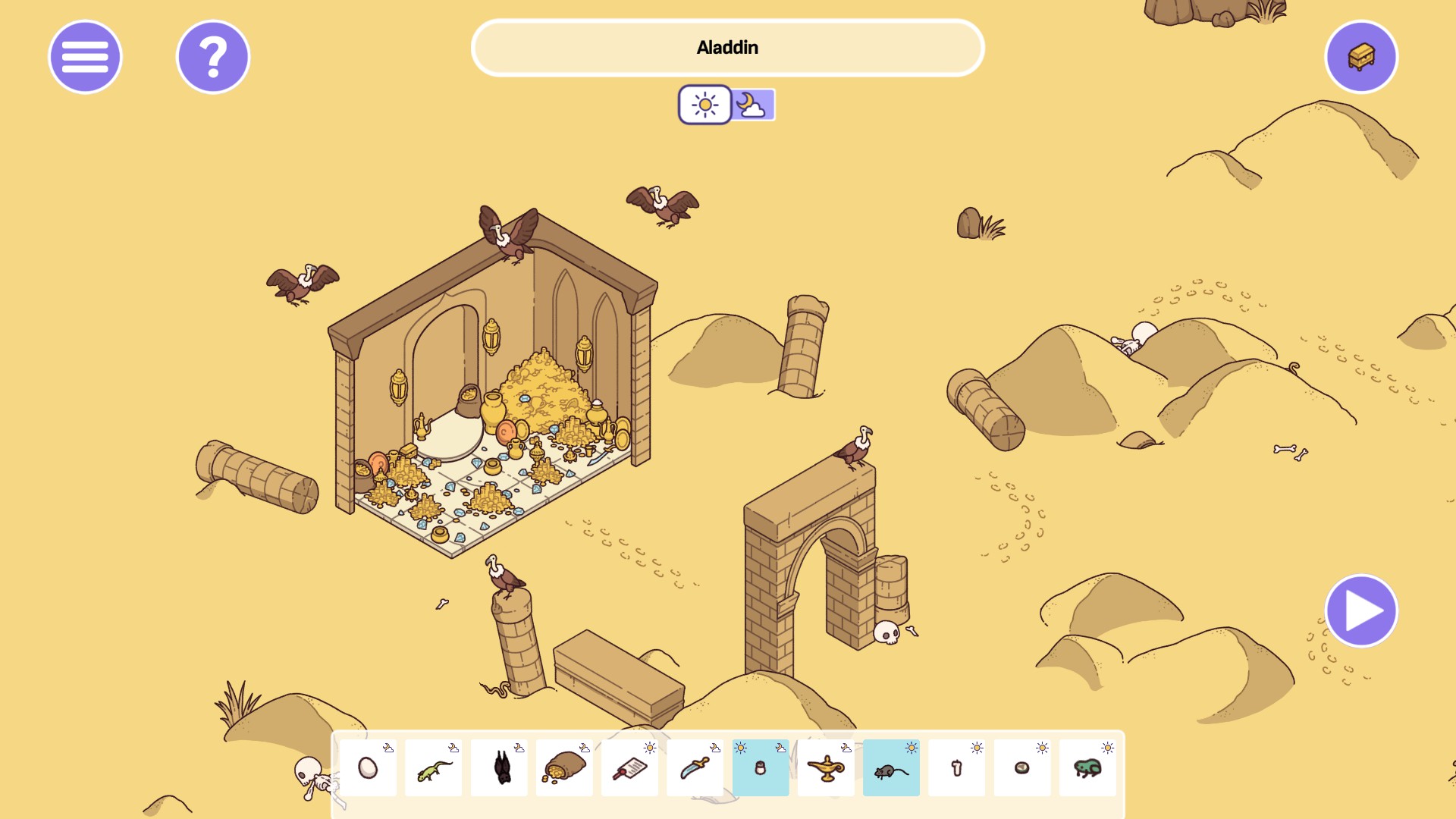This screenshot has width=1456, height=819.
Task: Select the golden magic lamp slot
Action: pyautogui.click(x=826, y=768)
